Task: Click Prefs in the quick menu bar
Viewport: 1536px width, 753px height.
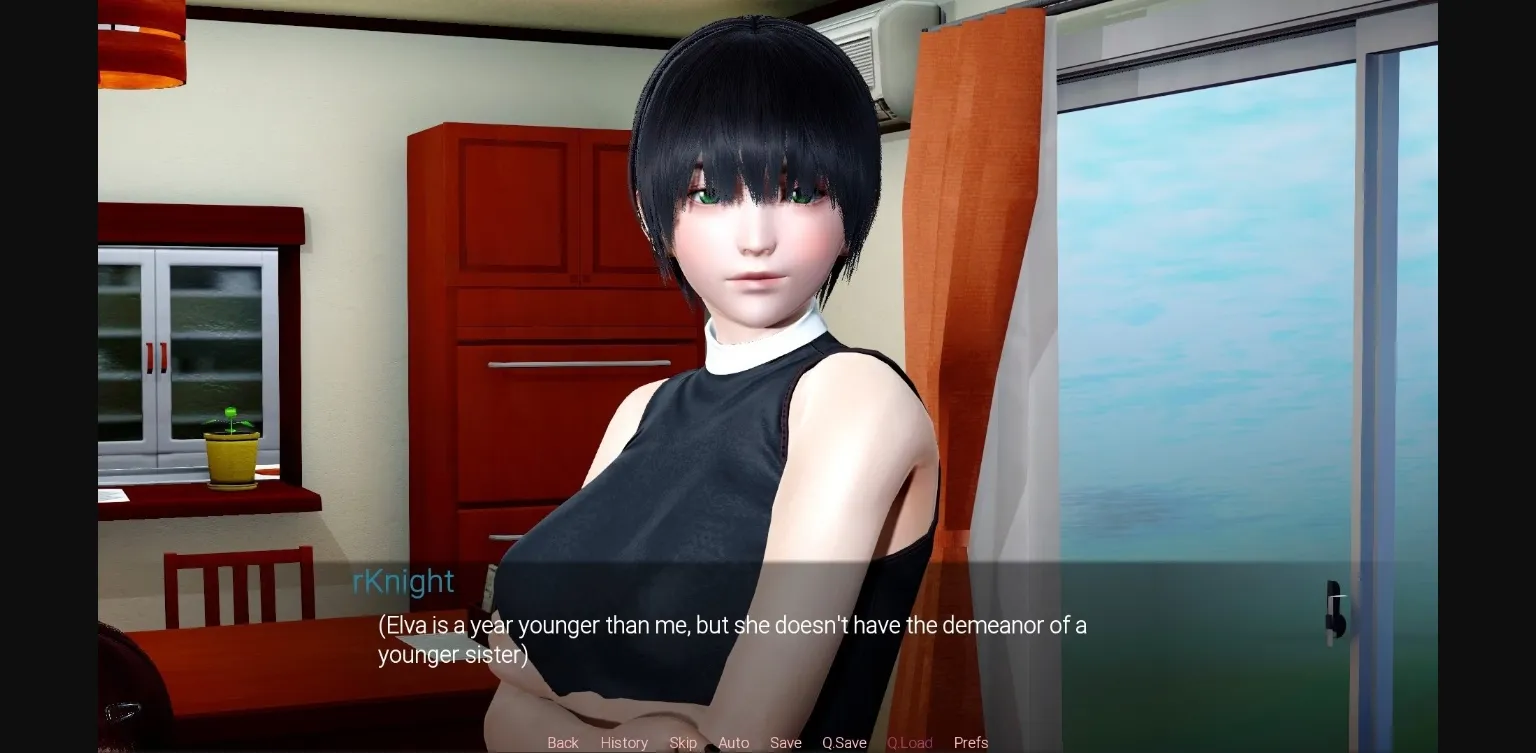Action: 970,742
